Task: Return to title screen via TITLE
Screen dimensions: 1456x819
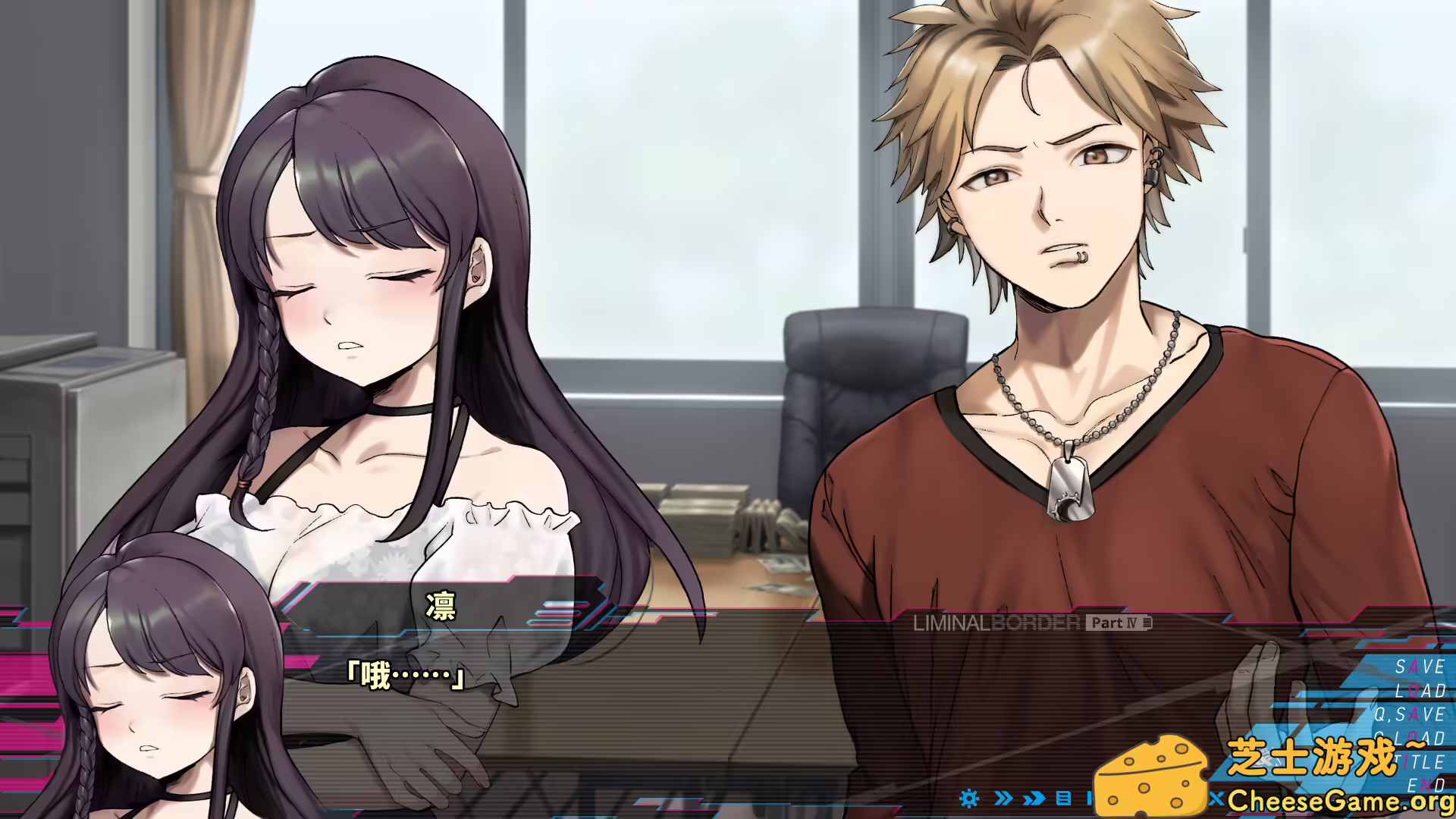Action: (x=1420, y=761)
